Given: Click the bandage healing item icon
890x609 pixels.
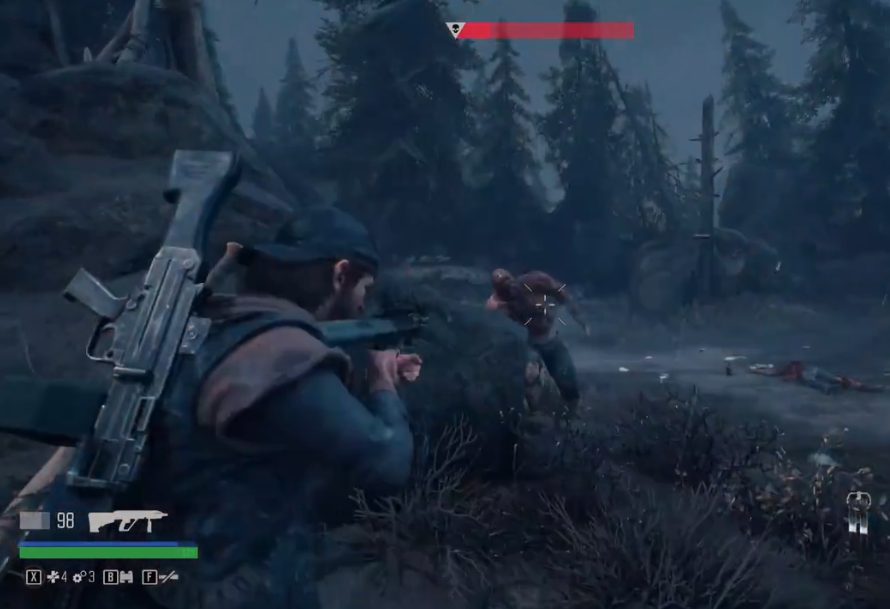Looking at the screenshot, I should point(53,577).
